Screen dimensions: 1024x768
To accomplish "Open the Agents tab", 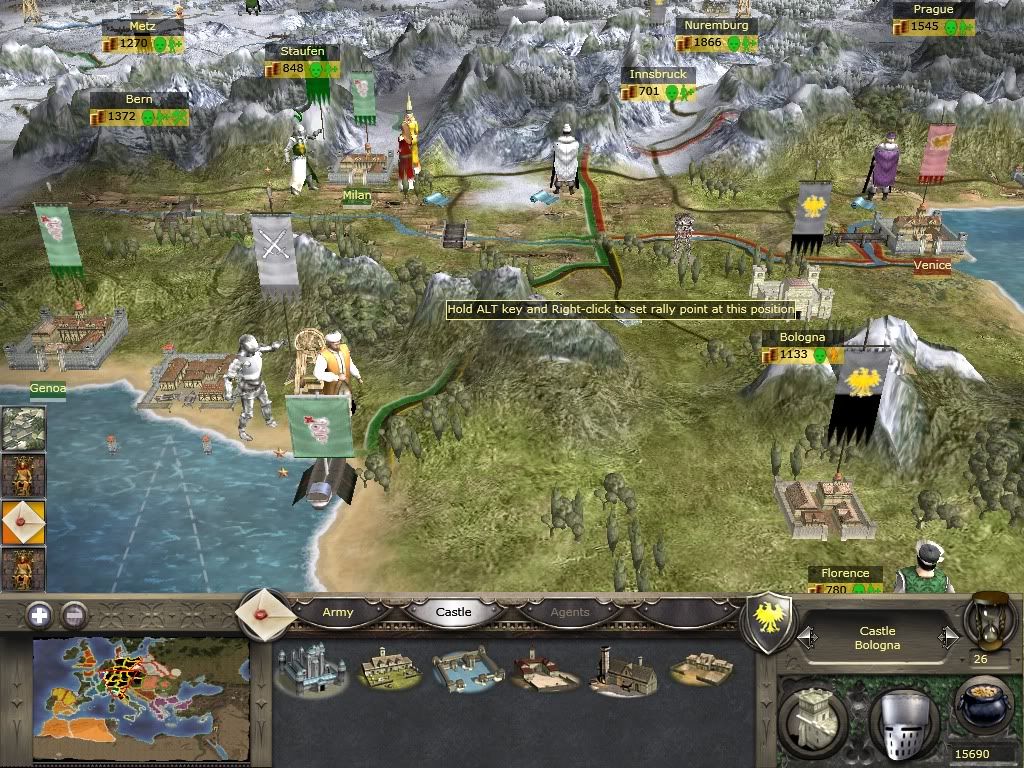I will click(x=570, y=612).
